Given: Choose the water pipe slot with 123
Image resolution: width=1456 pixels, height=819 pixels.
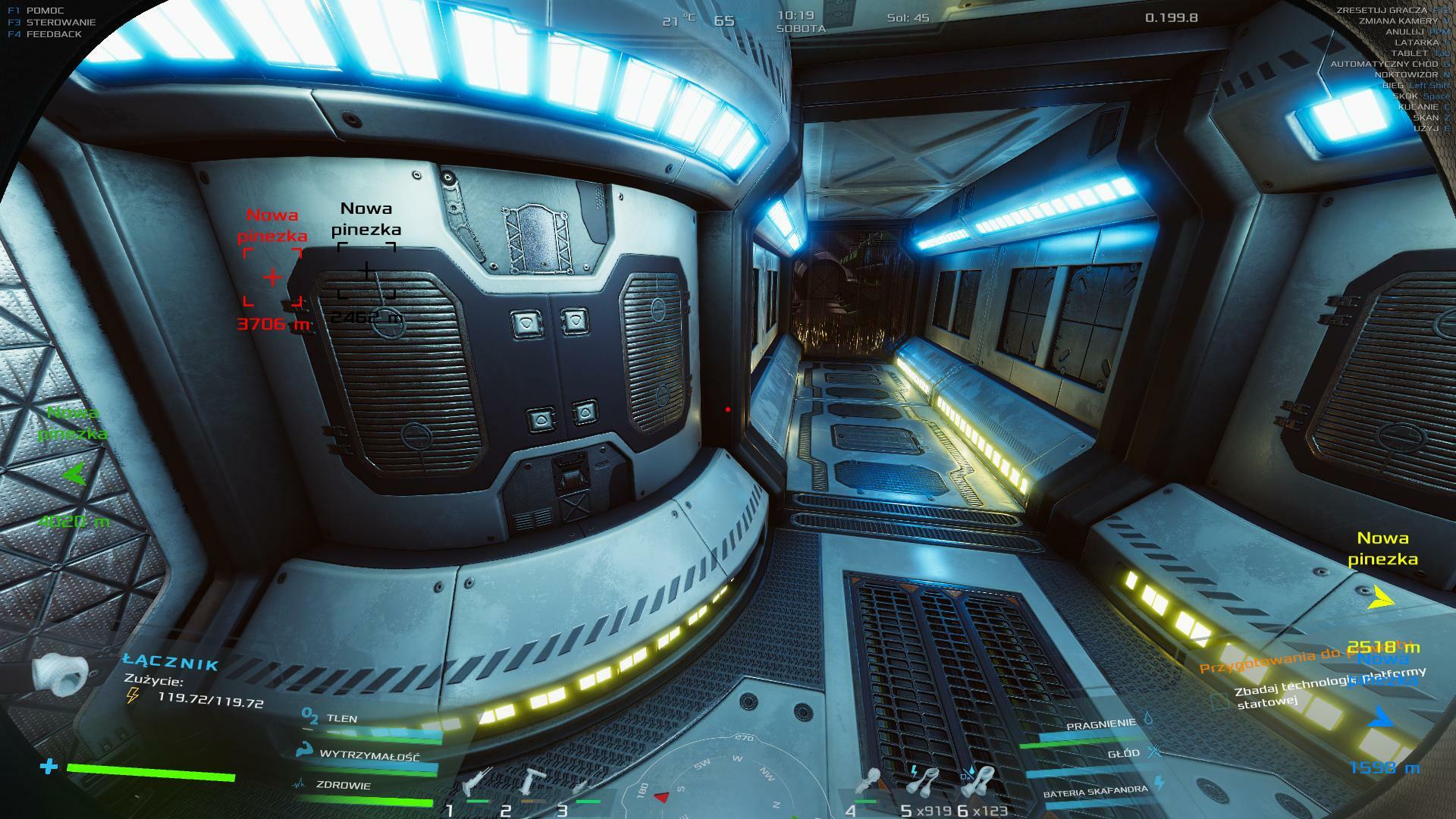Looking at the screenshot, I should point(981,783).
